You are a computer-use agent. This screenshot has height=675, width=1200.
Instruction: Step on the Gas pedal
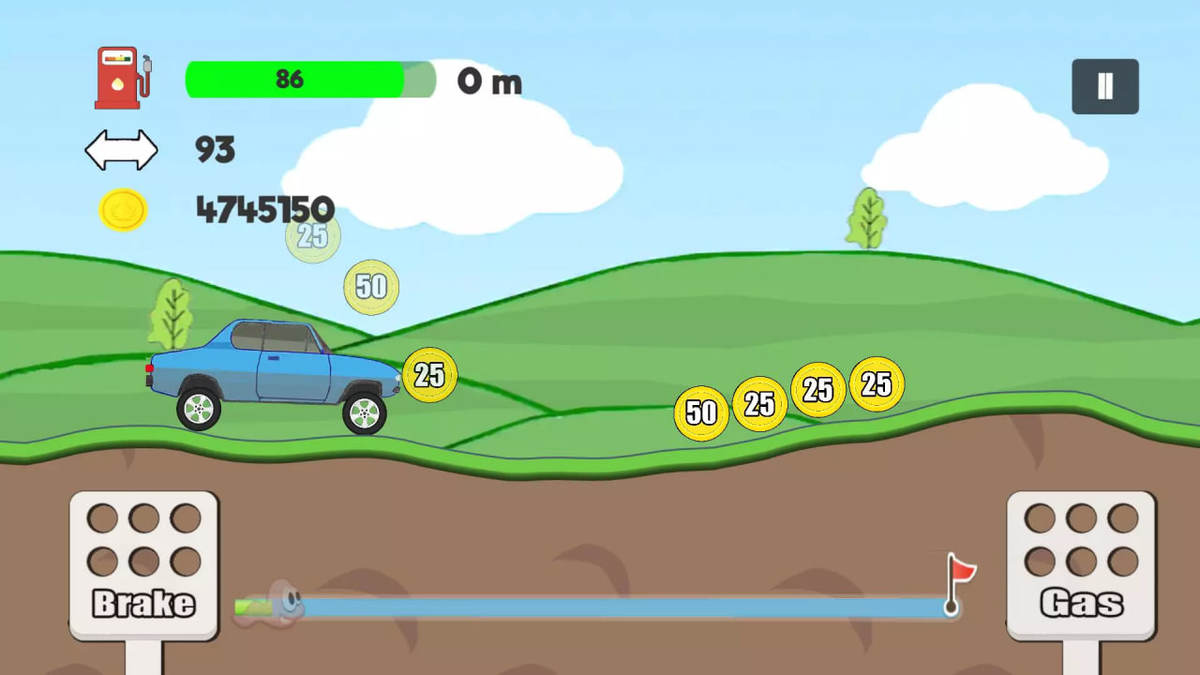point(1081,565)
